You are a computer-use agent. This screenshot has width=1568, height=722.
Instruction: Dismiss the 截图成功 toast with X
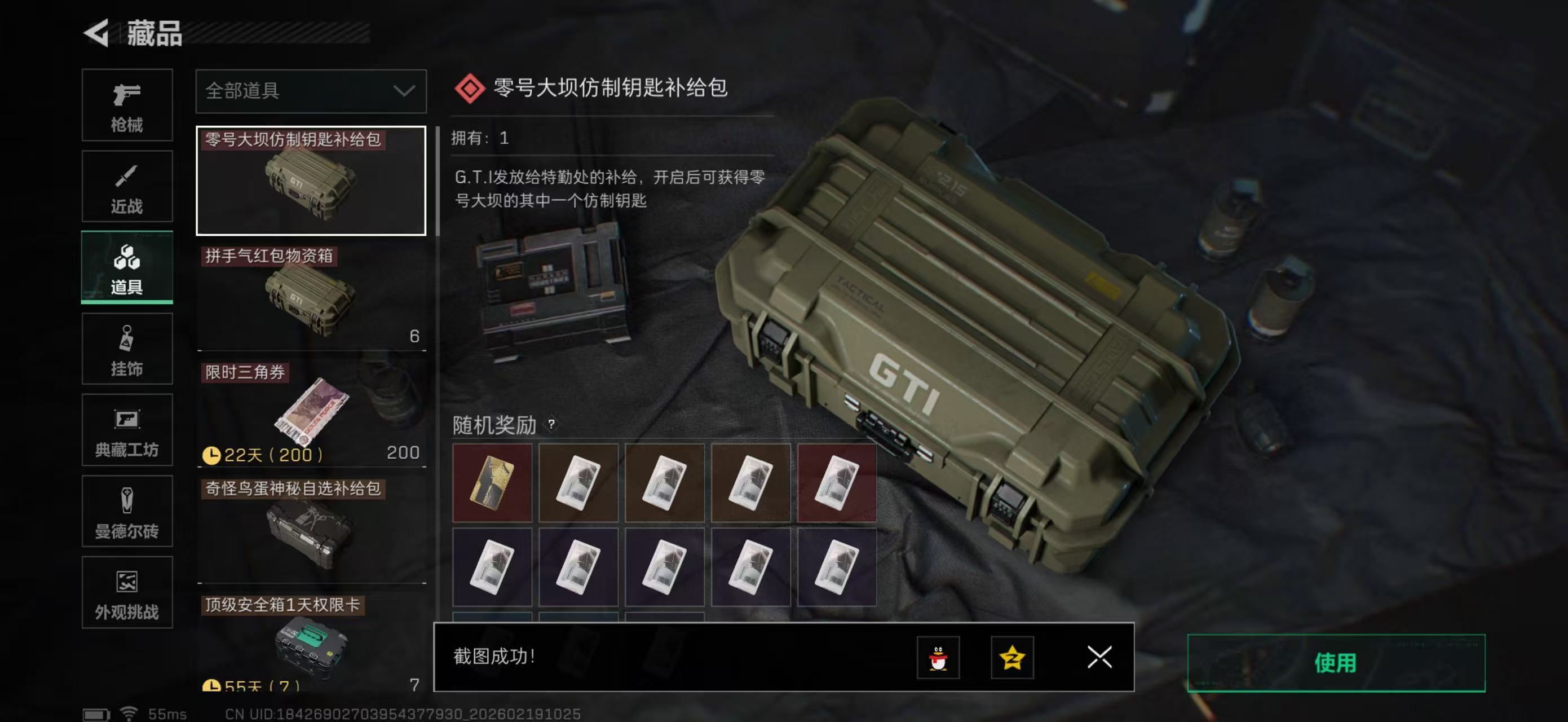click(1099, 658)
